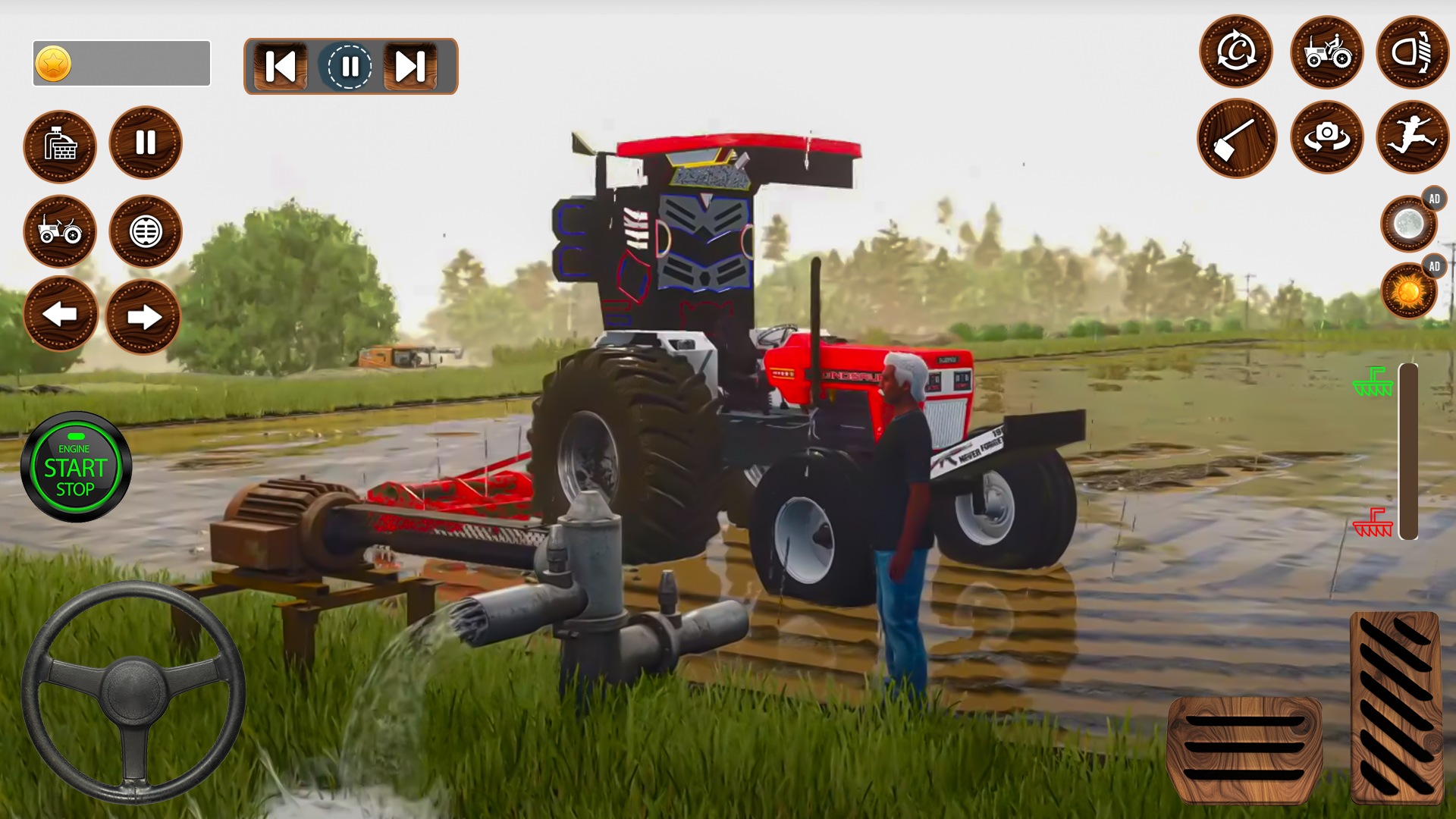The height and width of the screenshot is (819, 1456).
Task: Switch to day mode with sun icon
Action: click(x=1408, y=293)
